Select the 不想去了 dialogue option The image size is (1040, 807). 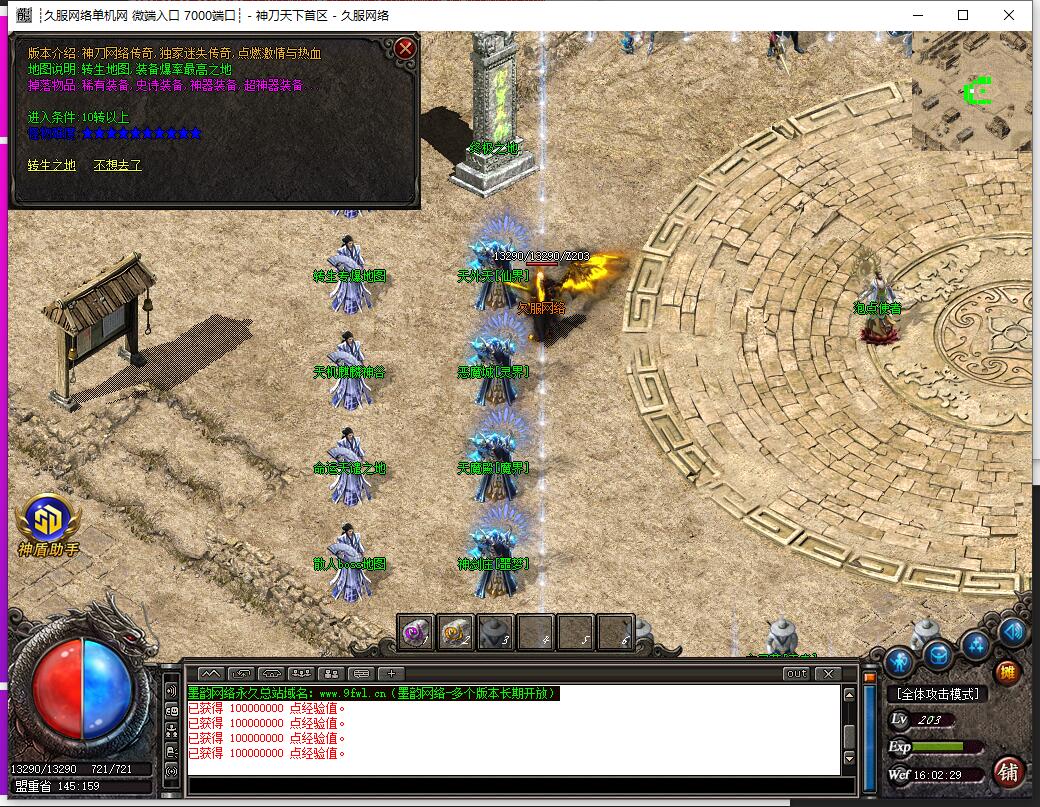[117, 165]
